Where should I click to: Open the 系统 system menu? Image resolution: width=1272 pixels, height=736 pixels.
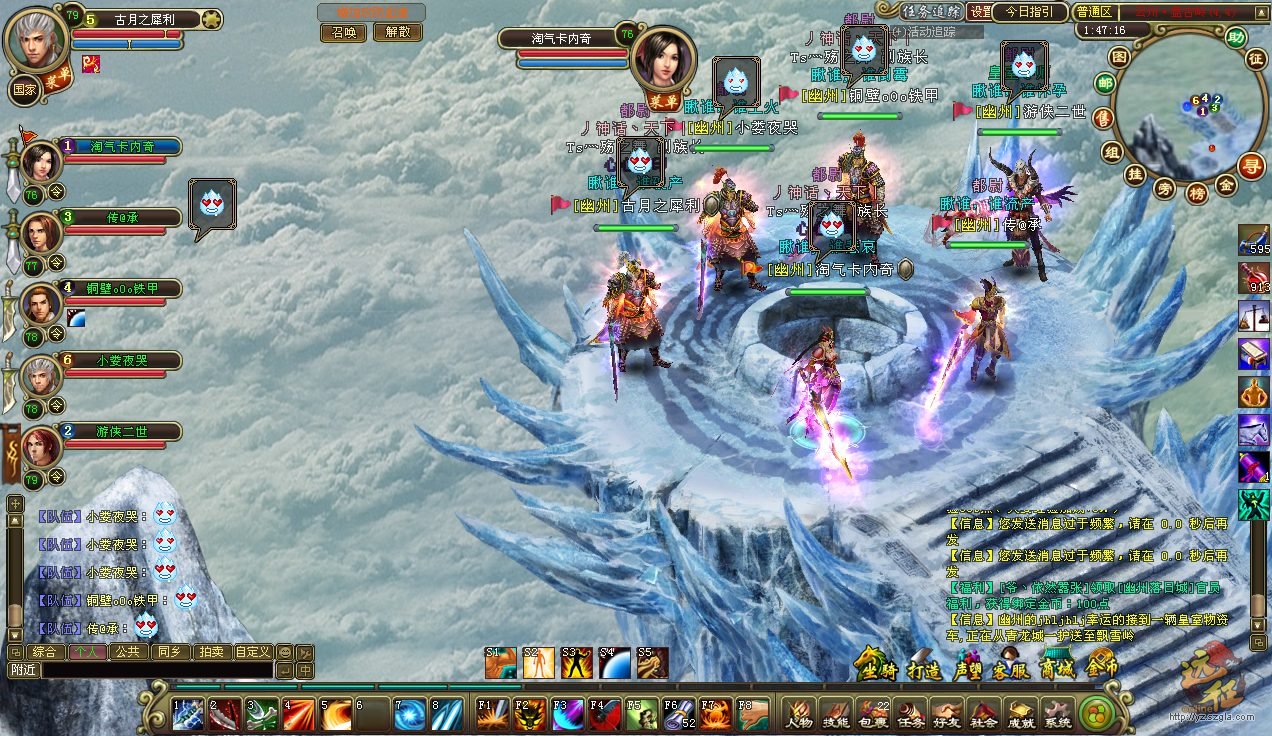1057,711
